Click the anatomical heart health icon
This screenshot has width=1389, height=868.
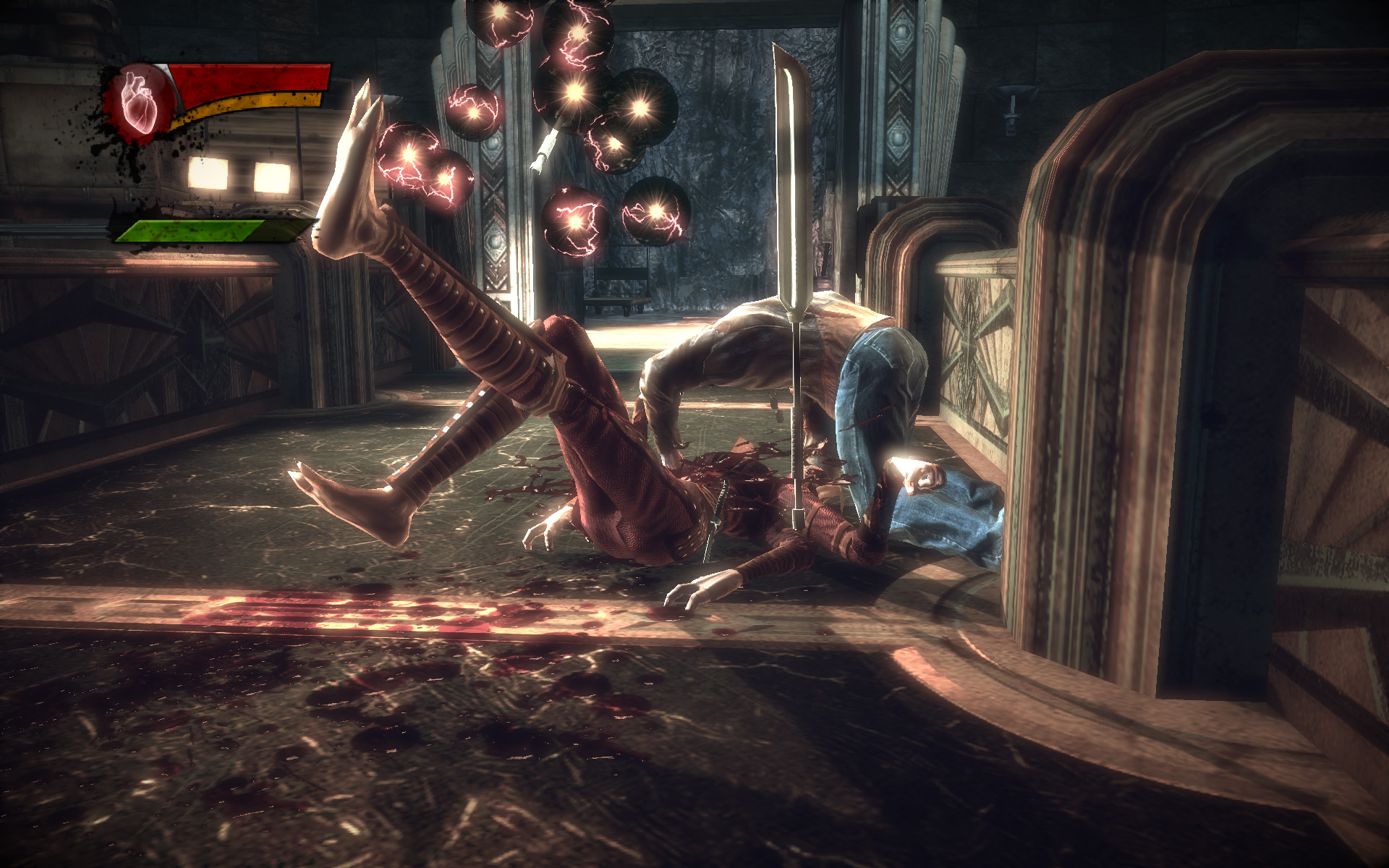(140, 100)
